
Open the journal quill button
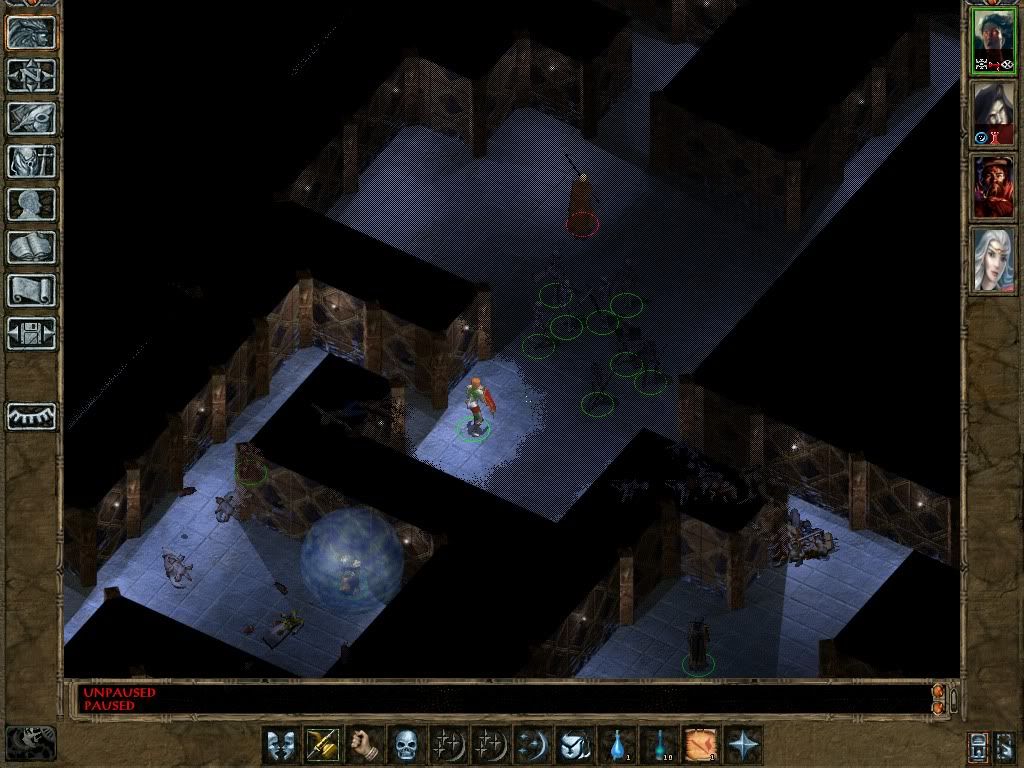pos(31,118)
